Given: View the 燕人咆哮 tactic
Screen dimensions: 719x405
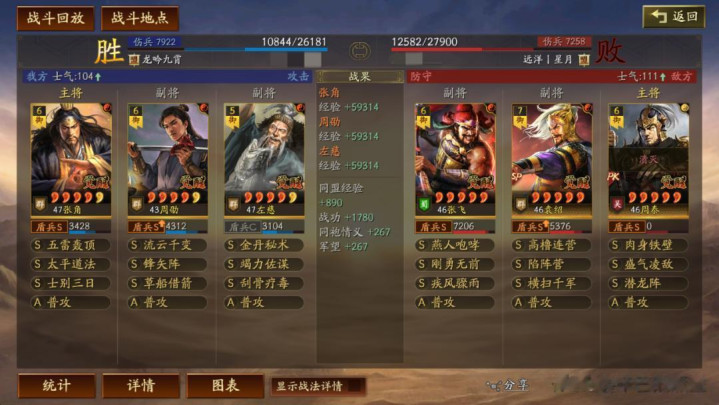Looking at the screenshot, I should point(455,245).
